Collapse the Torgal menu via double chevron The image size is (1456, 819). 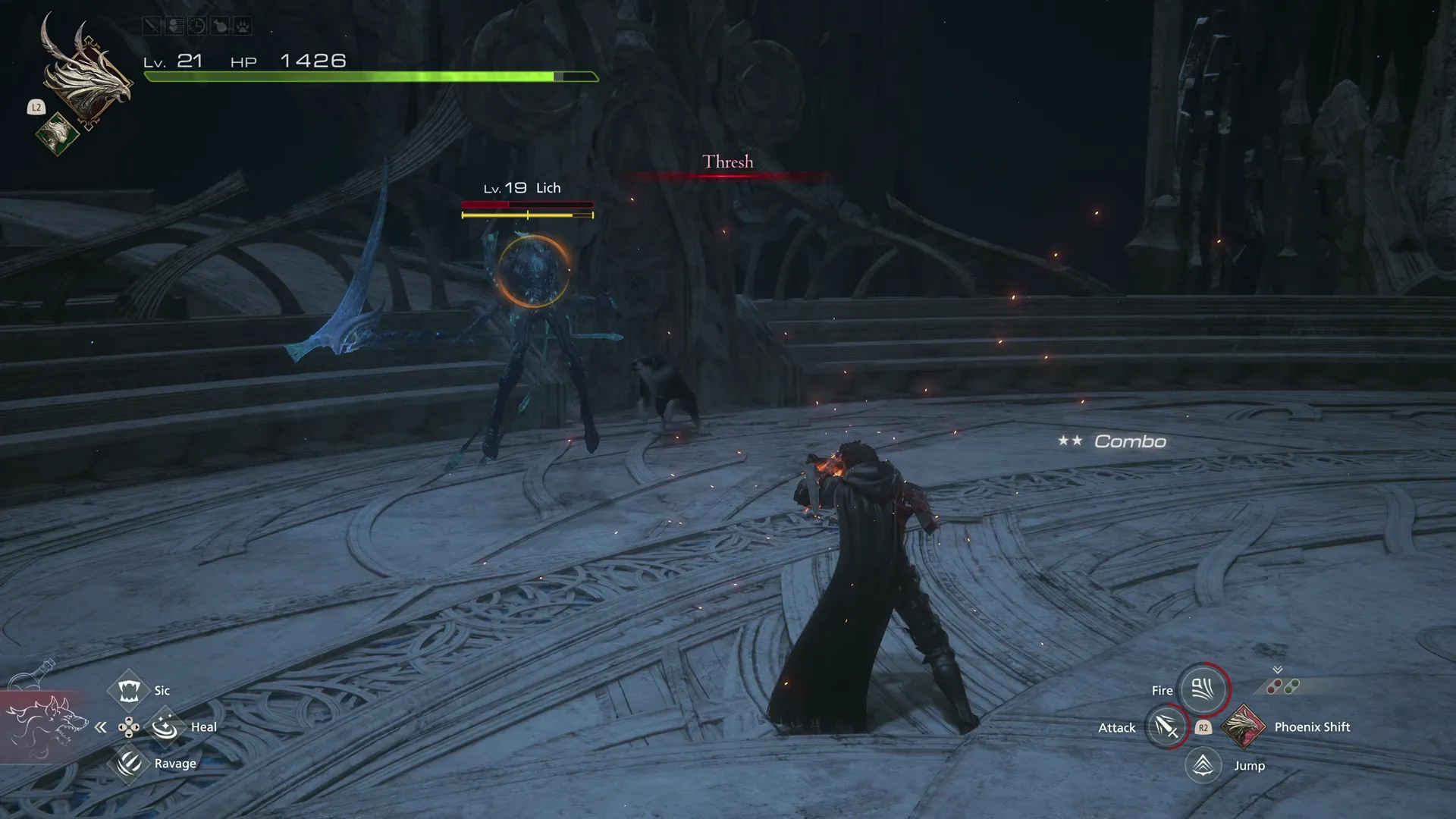tap(101, 726)
